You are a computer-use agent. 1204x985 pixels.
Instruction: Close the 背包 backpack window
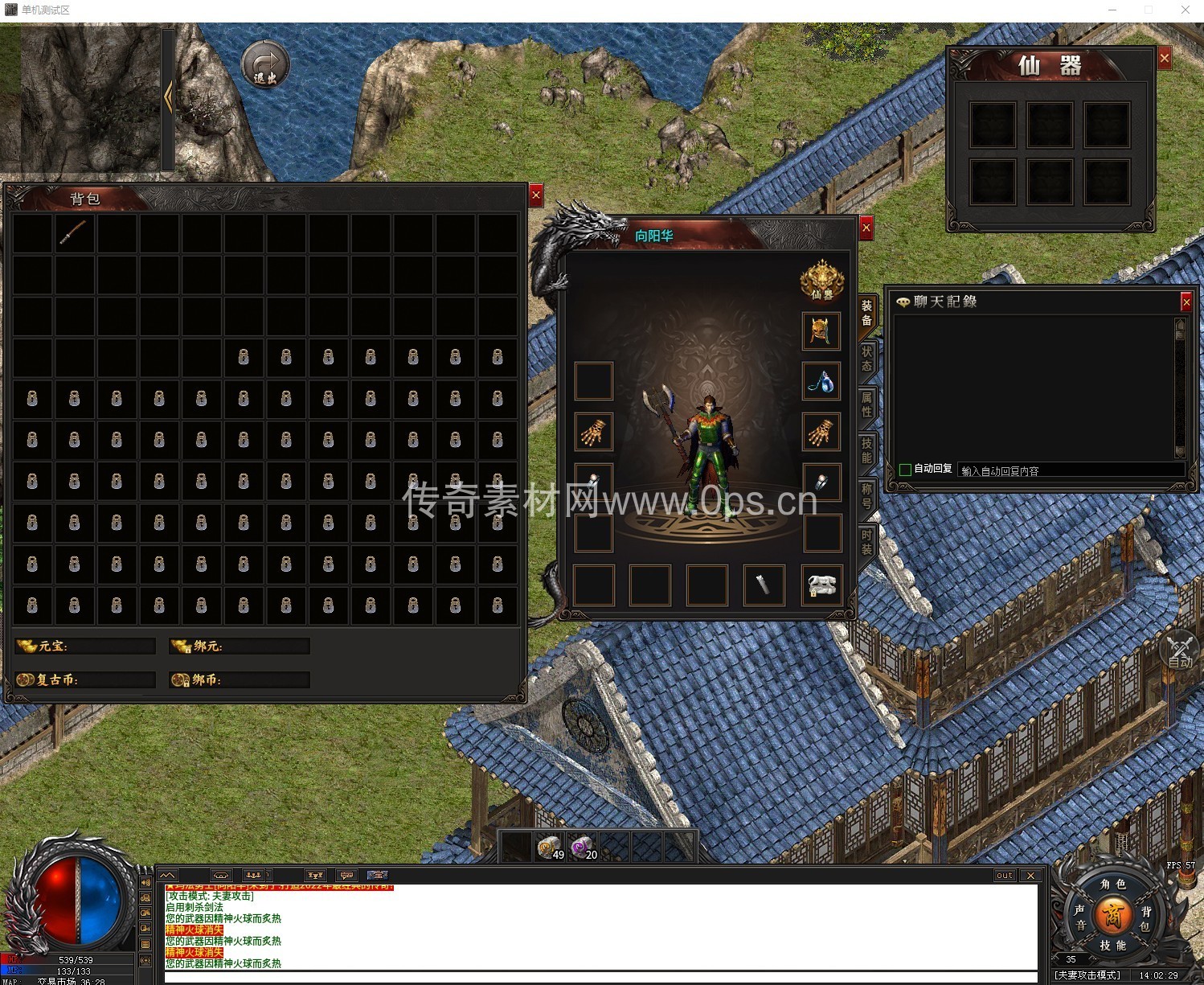(x=536, y=195)
